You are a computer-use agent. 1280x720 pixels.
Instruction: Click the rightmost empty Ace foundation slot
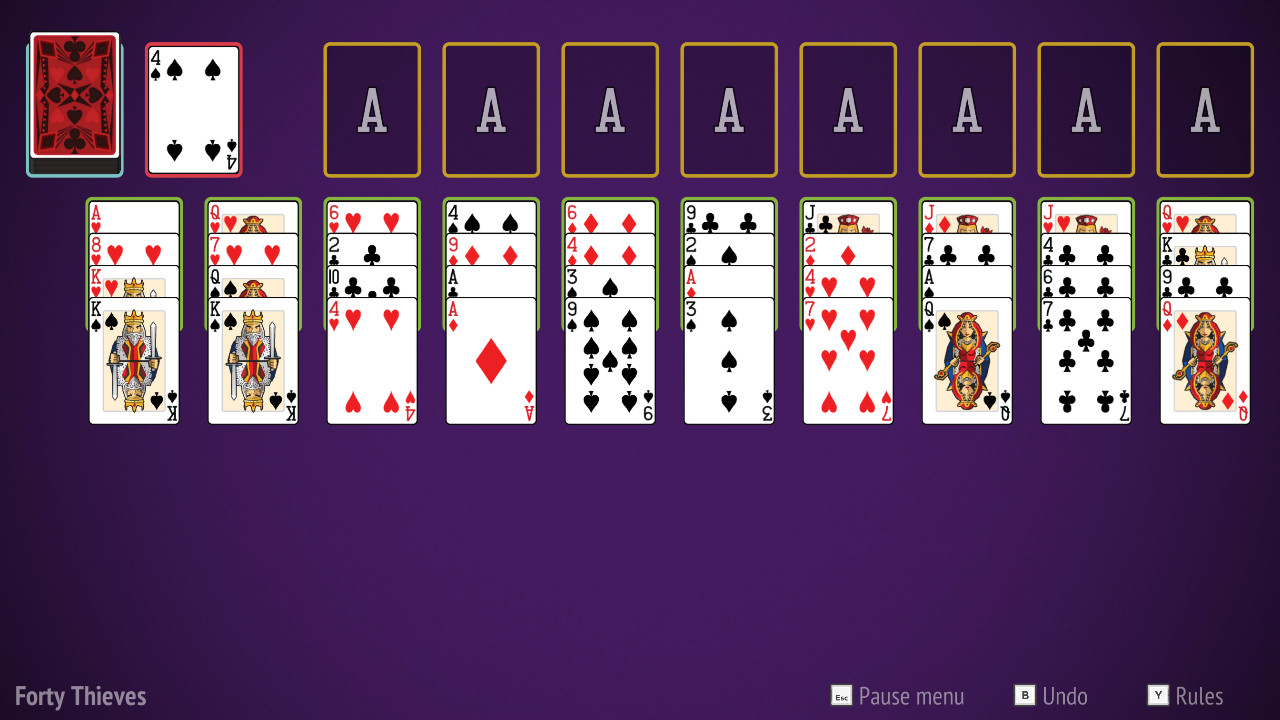coord(1204,107)
